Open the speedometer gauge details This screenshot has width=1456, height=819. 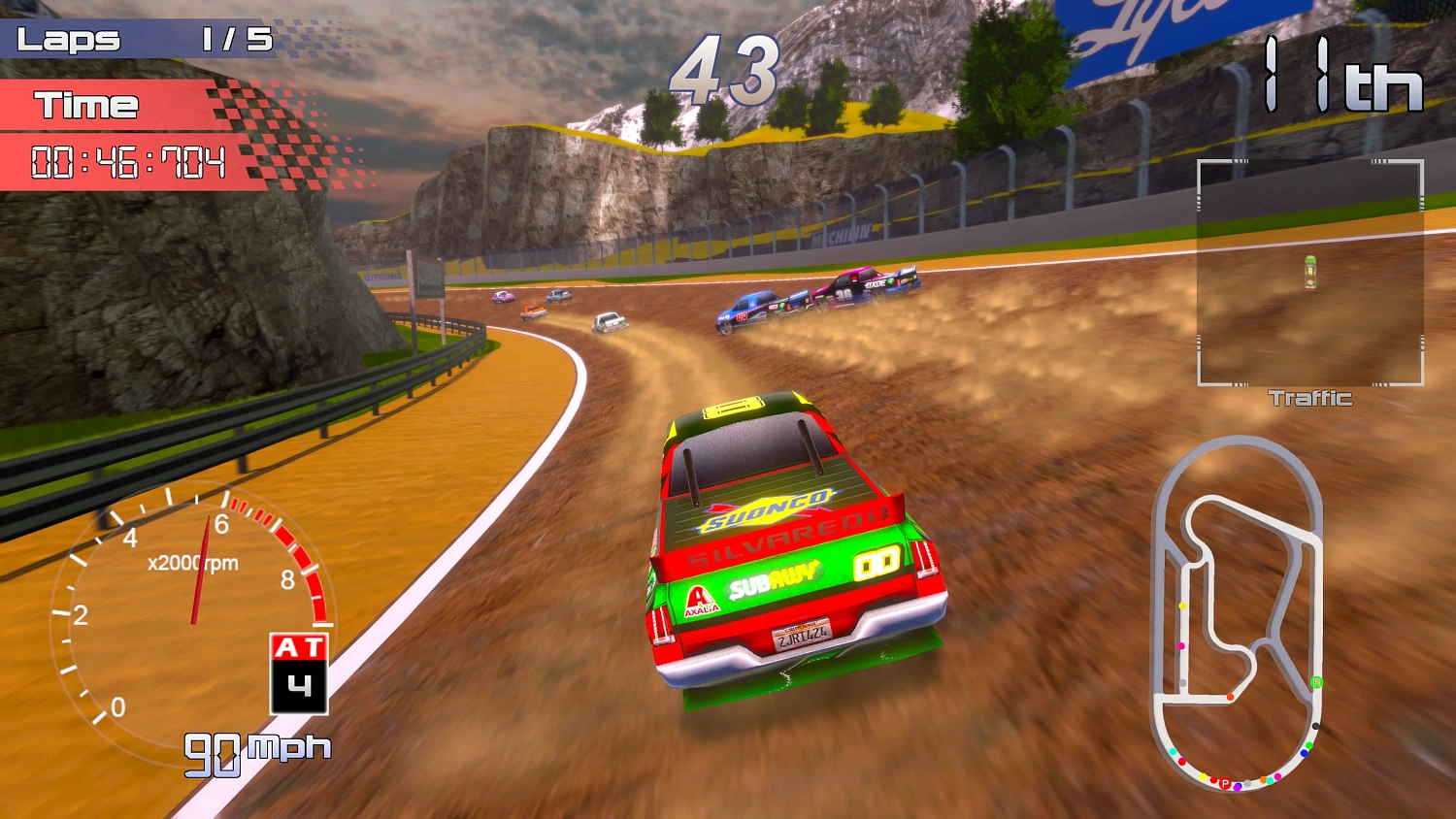click(x=194, y=621)
